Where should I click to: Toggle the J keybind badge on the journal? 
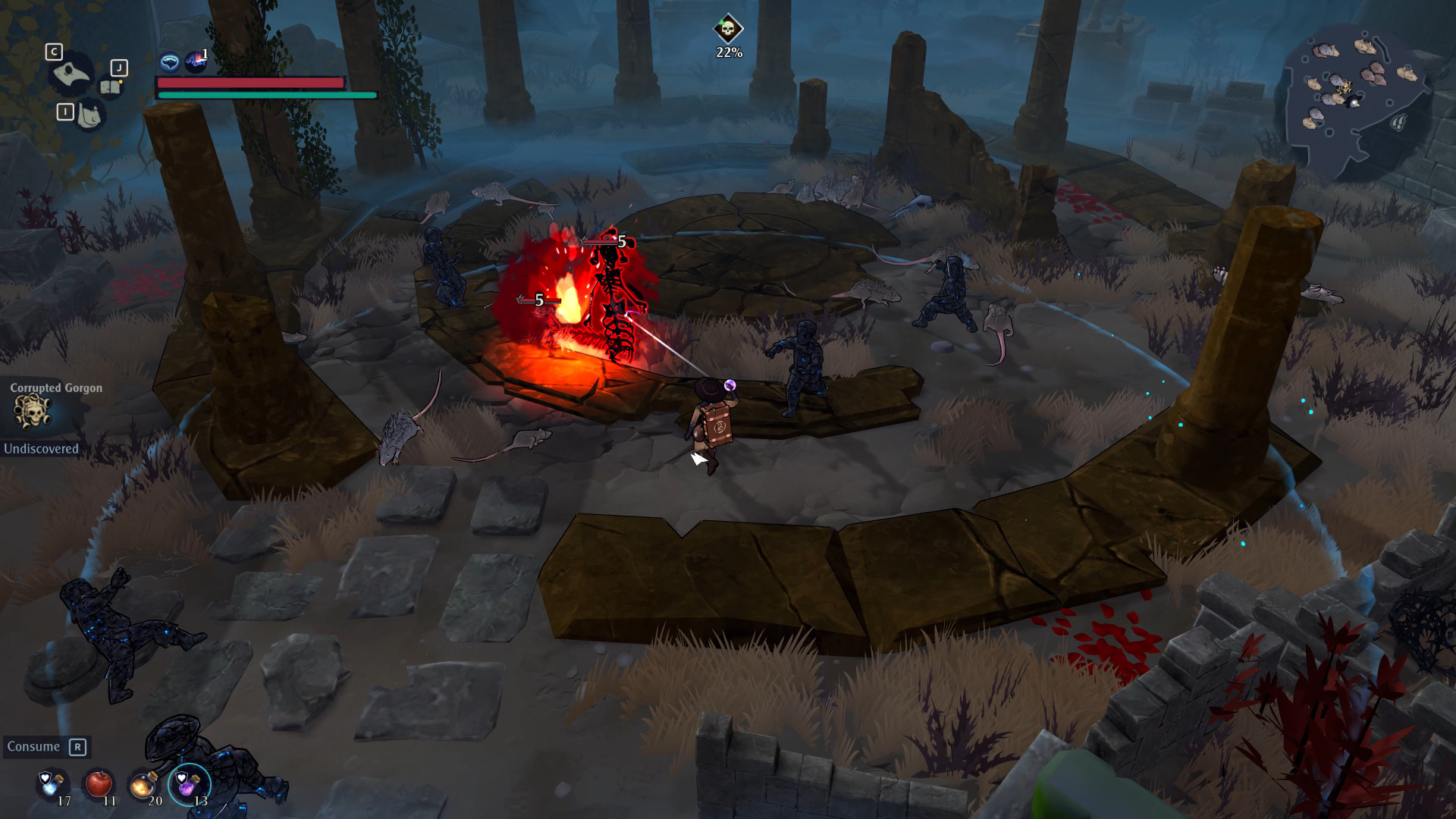[120, 67]
